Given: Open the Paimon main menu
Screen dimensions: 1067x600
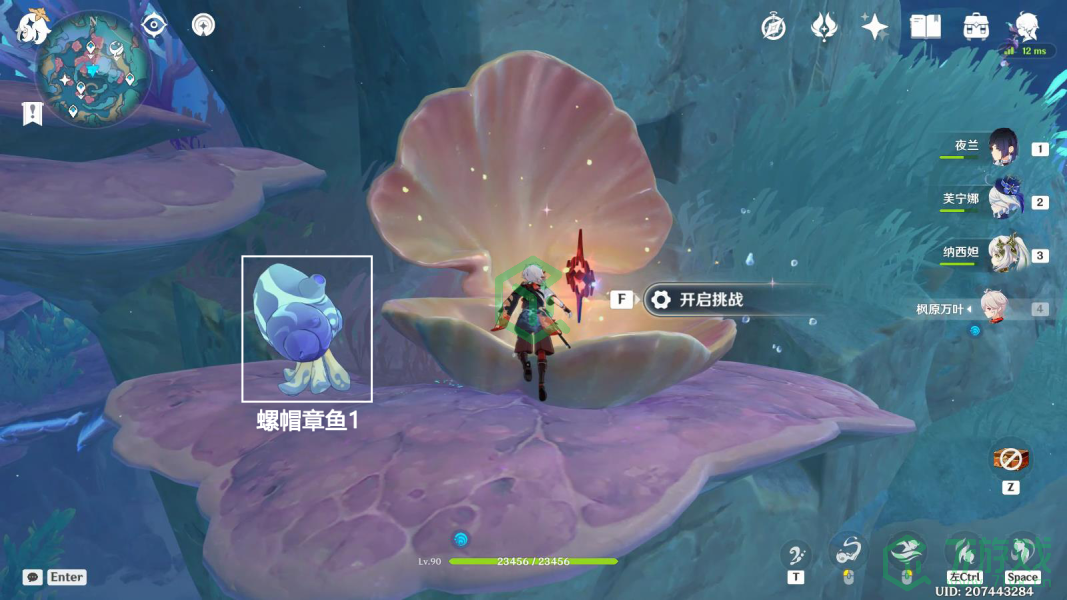Looking at the screenshot, I should click(x=33, y=27).
